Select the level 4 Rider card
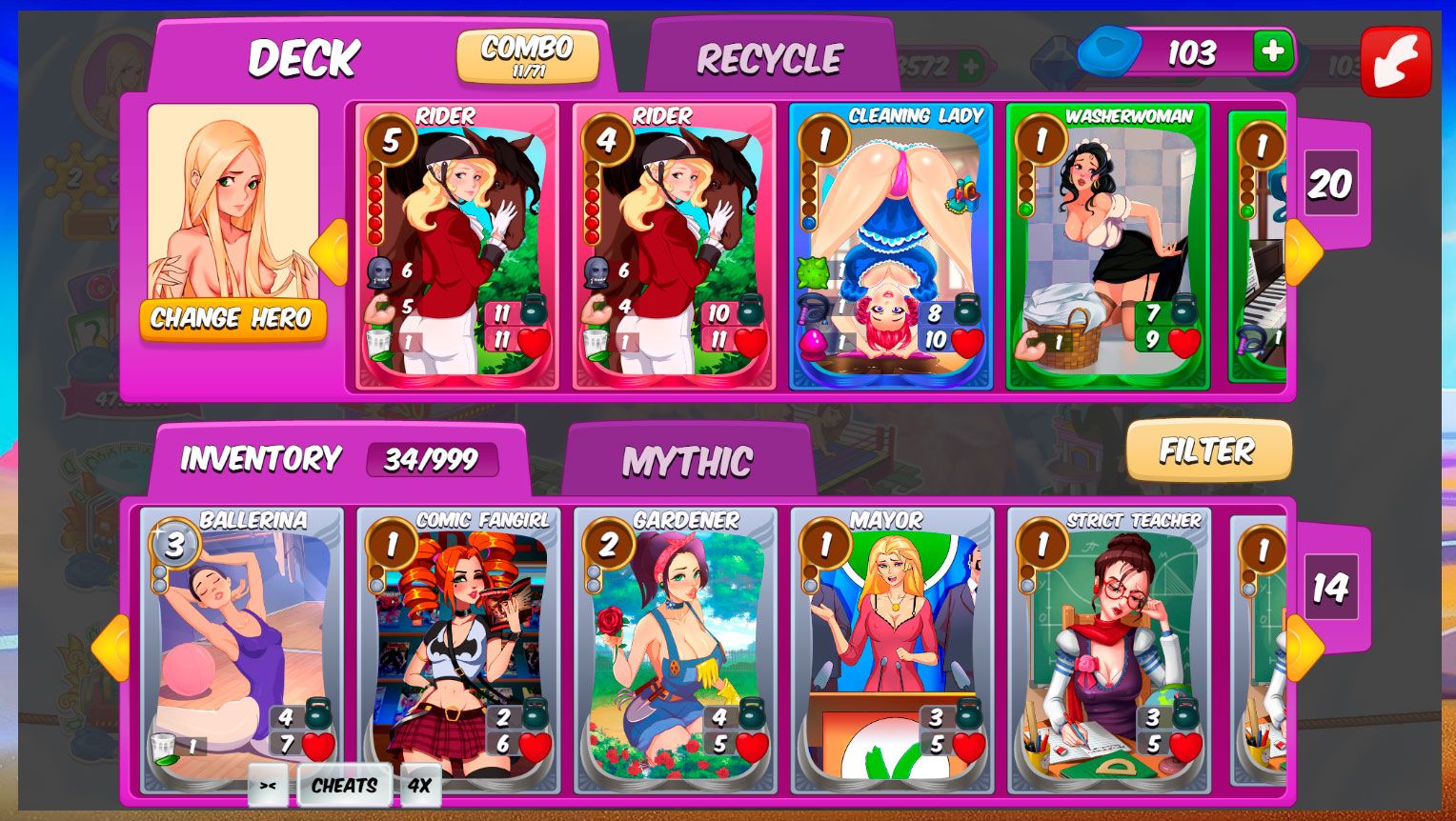Screen dimensions: 1456x821 674,248
